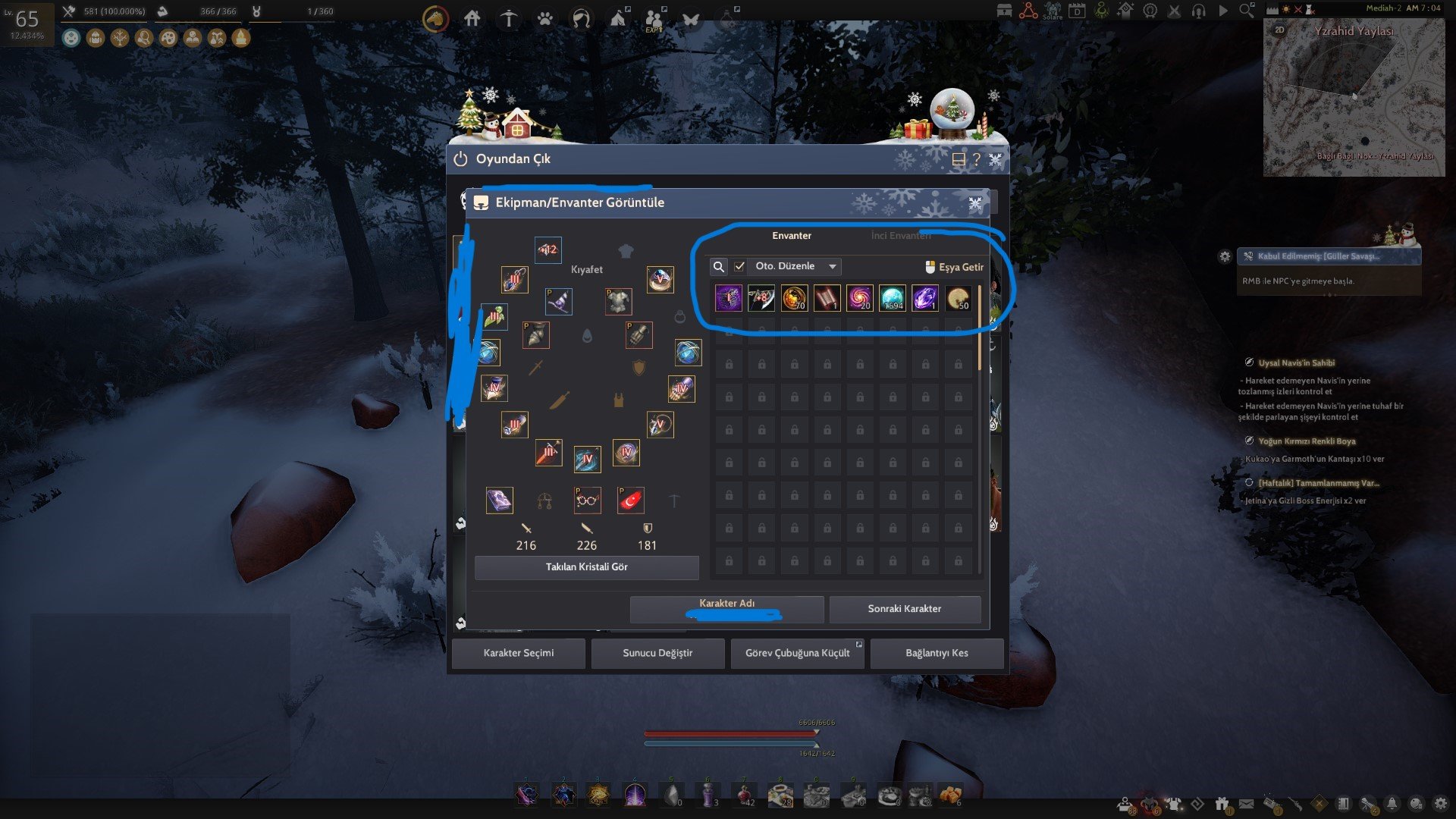Open the stable horse icon in top toolbar
The image size is (1456, 819).
click(x=436, y=17)
